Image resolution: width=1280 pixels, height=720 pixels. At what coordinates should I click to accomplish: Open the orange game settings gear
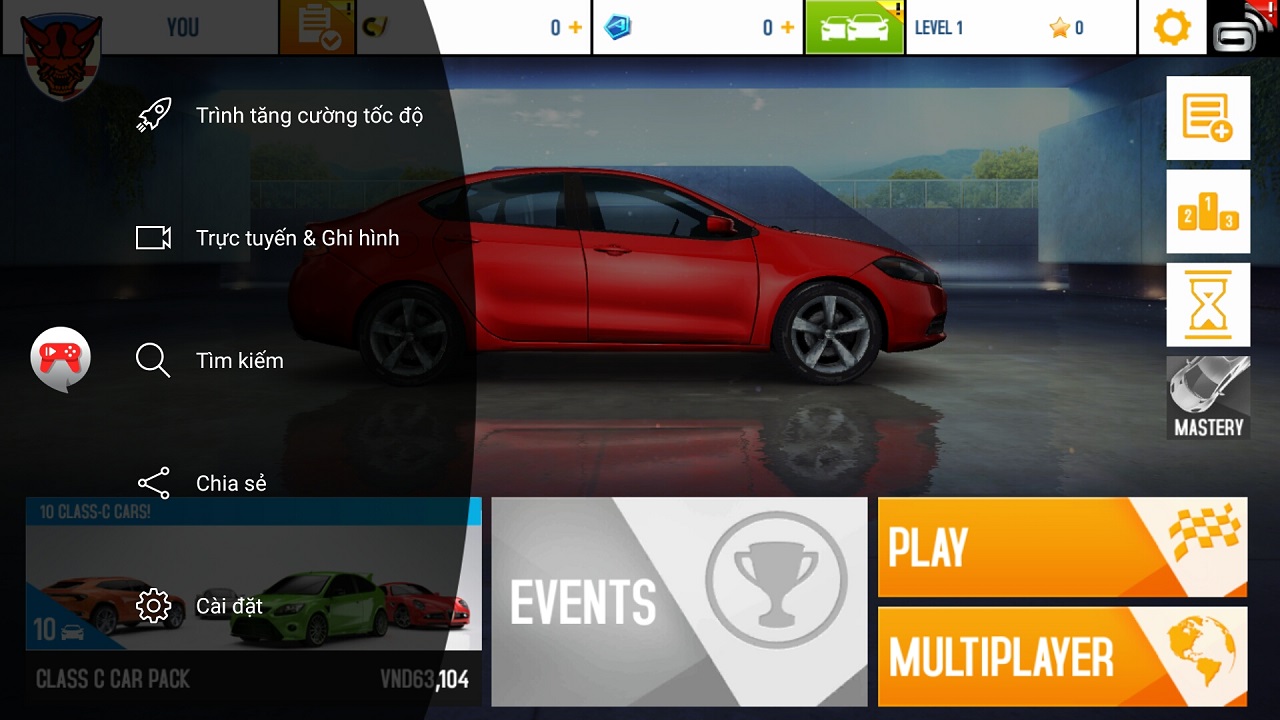point(1171,27)
